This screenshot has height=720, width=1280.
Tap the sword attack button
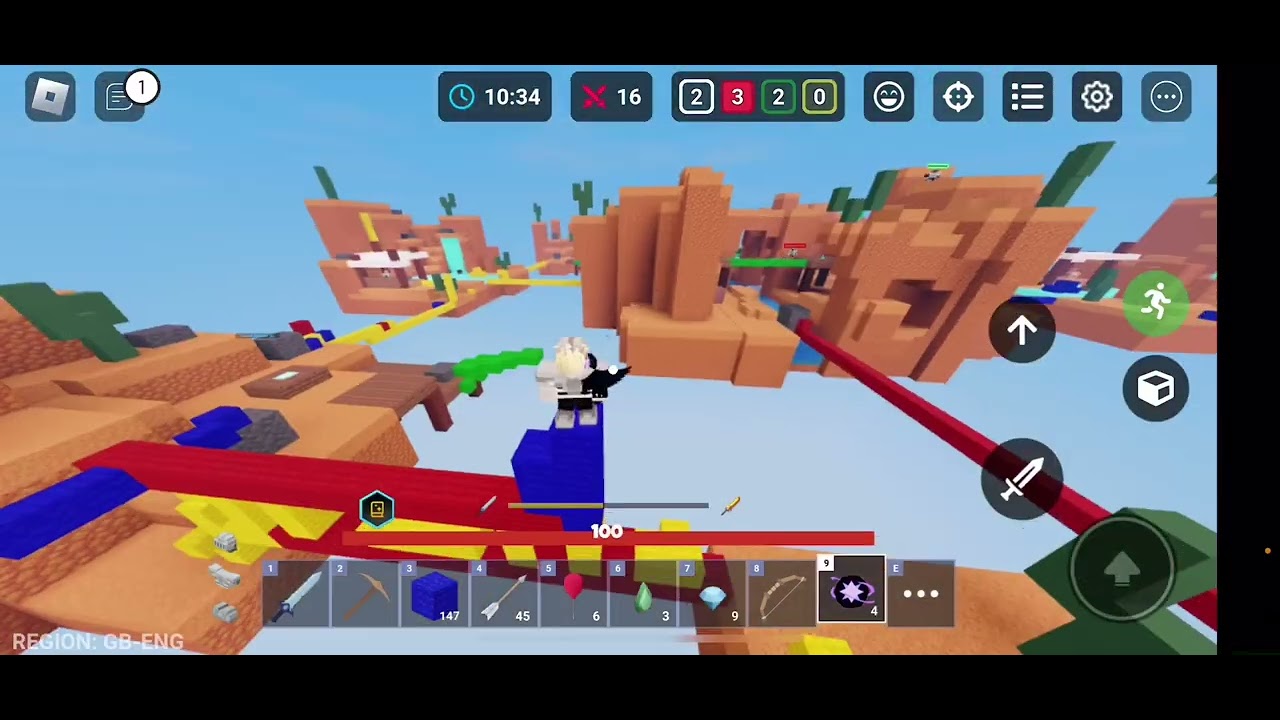(x=1022, y=480)
